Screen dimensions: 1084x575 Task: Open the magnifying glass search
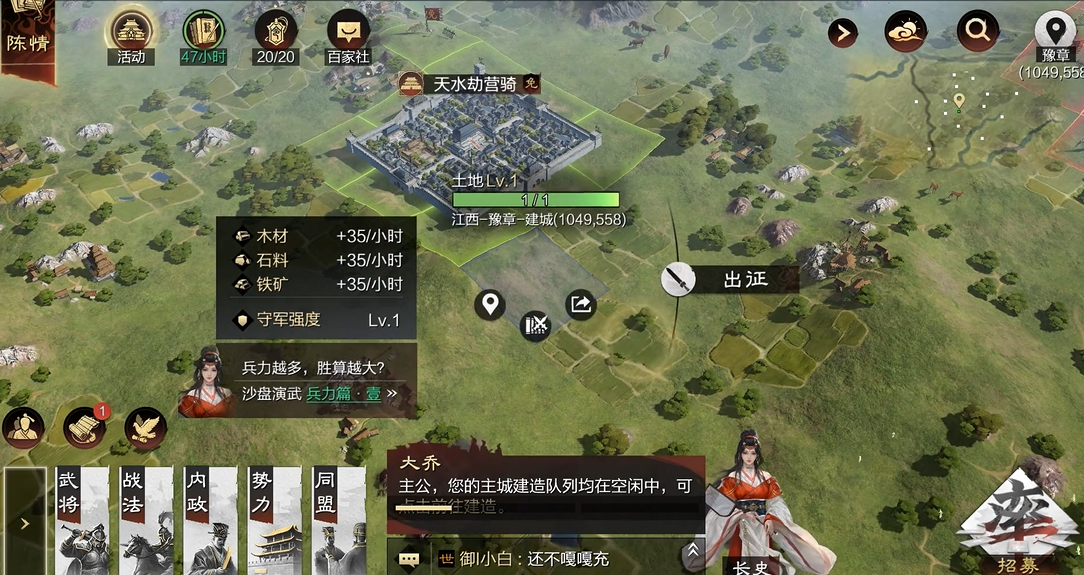click(977, 32)
